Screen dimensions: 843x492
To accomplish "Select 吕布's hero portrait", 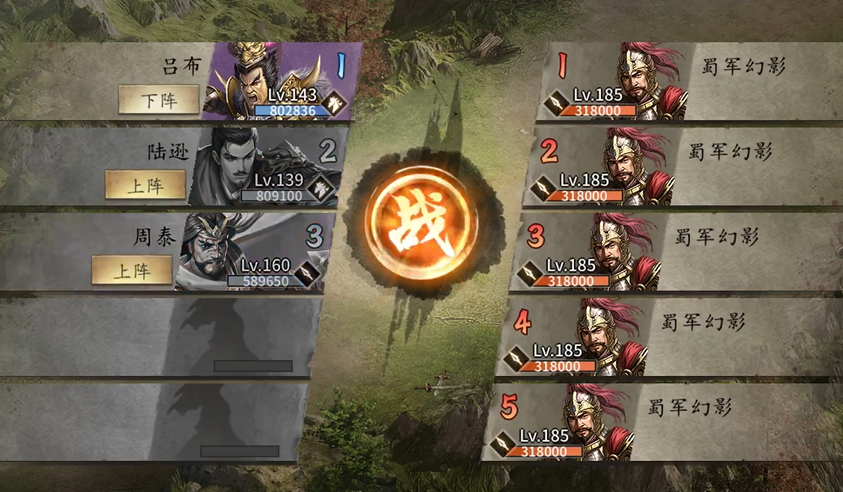I will [x=262, y=80].
